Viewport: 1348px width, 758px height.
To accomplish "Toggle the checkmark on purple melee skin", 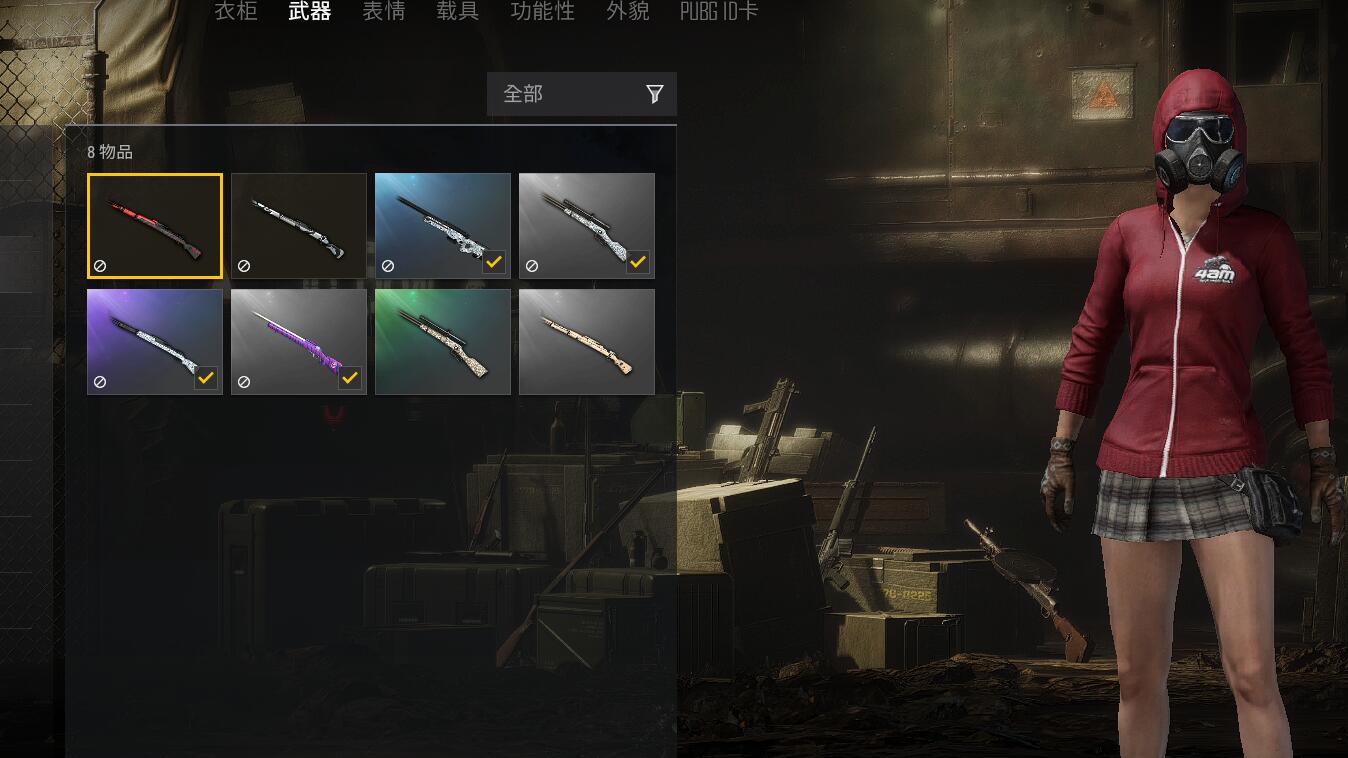I will (x=351, y=378).
